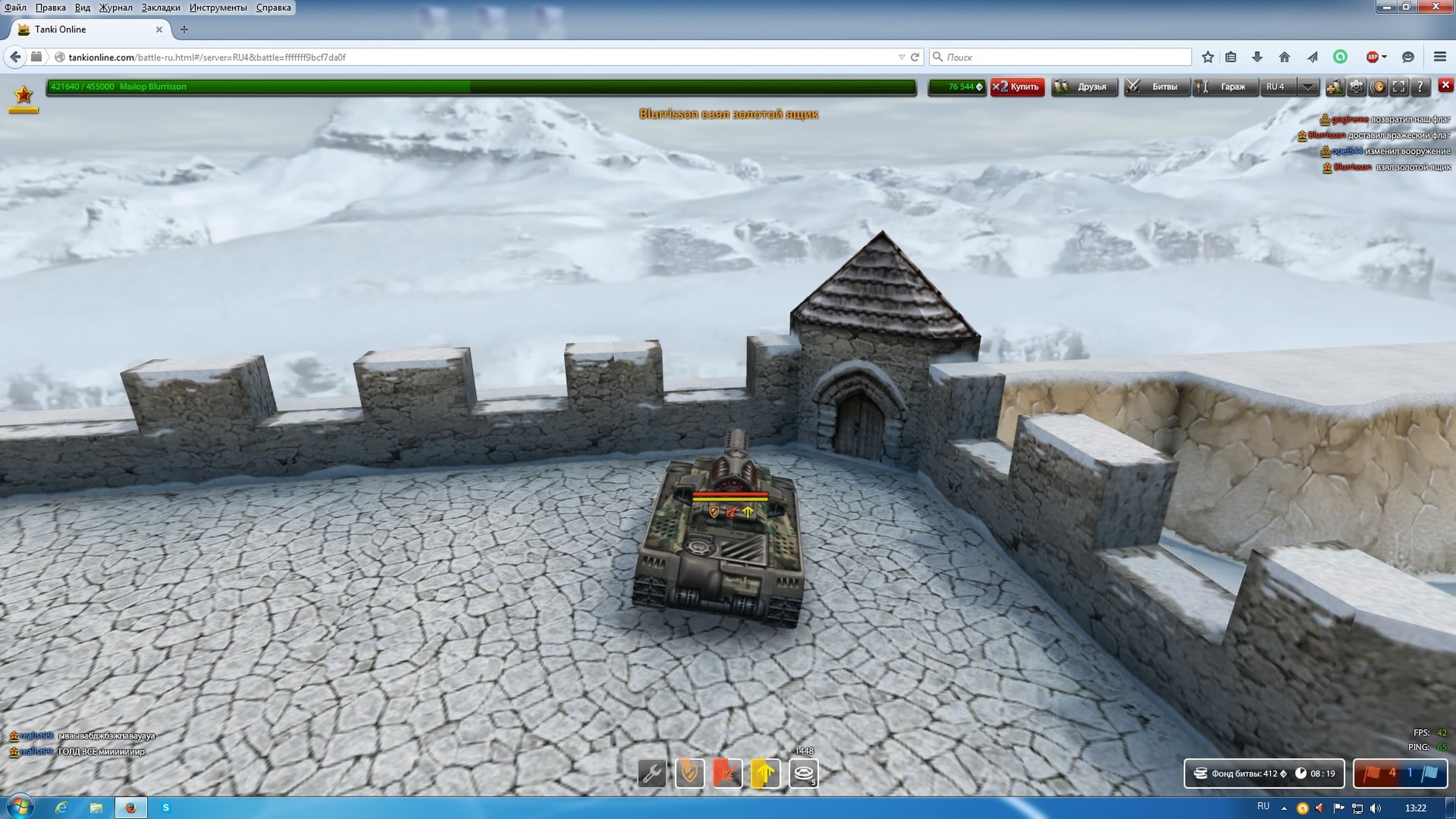Switch the game to fullscreen mode
Screen dimensions: 1456x819
pyautogui.click(x=1399, y=87)
